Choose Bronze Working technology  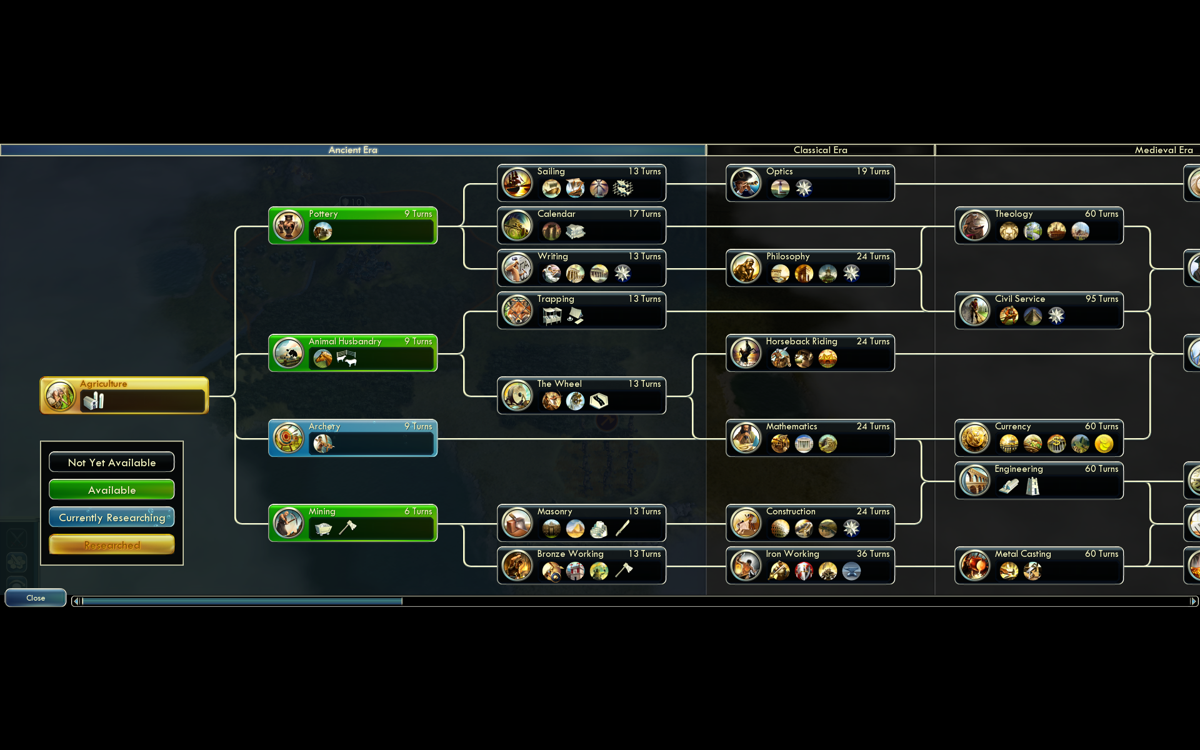click(581, 566)
